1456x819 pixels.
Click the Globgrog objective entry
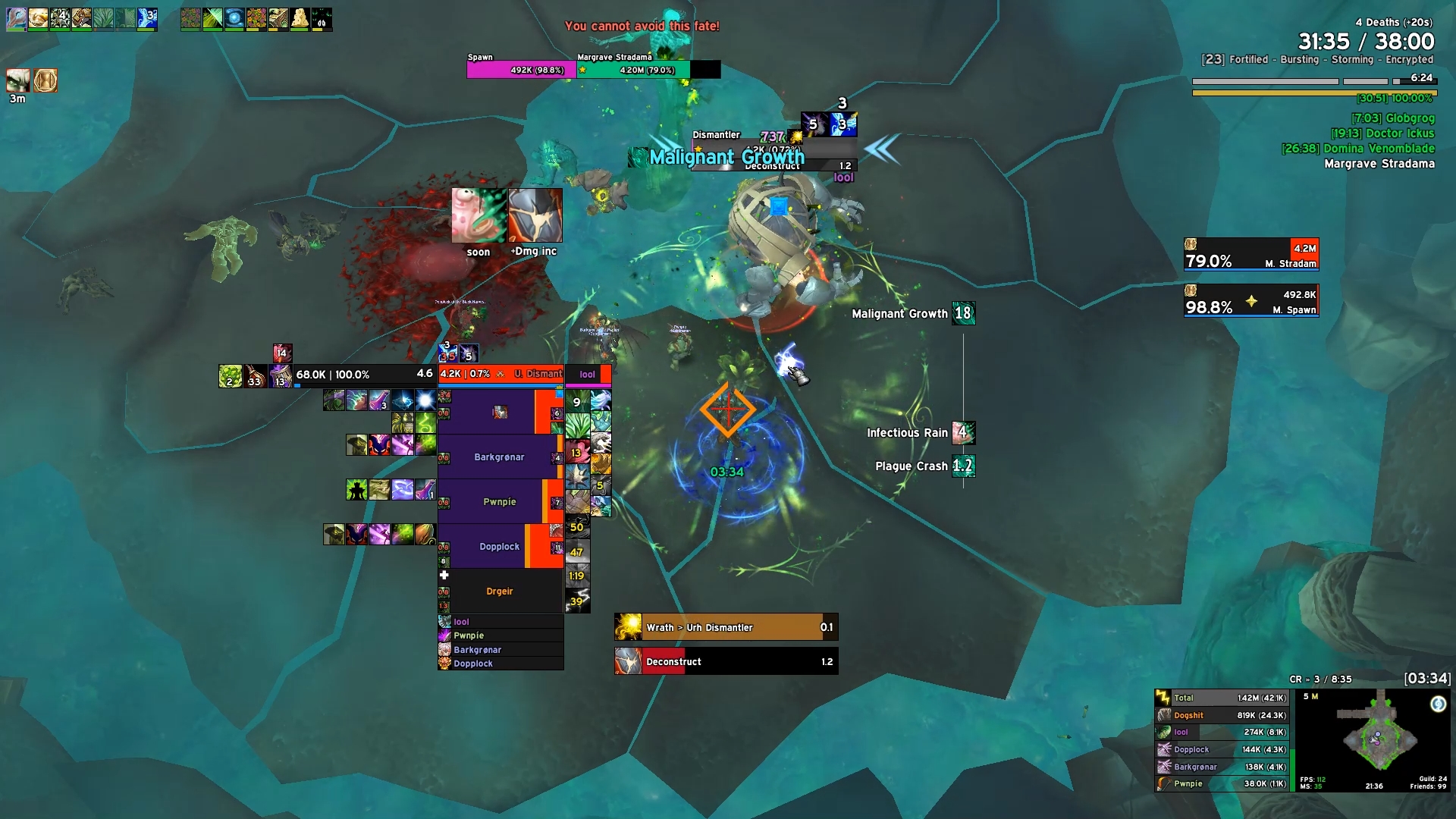coord(1393,118)
